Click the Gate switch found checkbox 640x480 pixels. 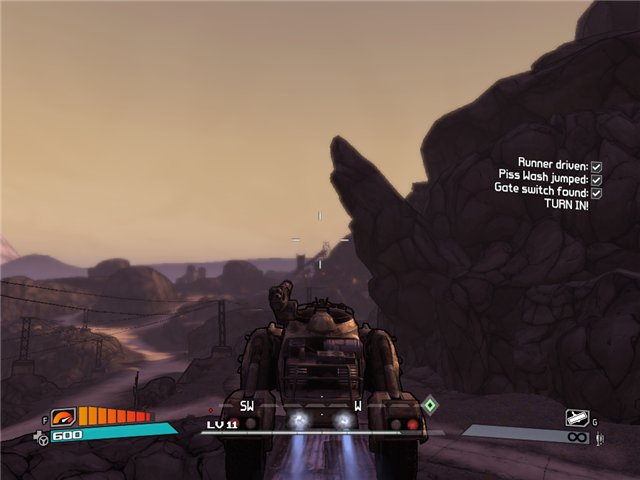point(596,191)
